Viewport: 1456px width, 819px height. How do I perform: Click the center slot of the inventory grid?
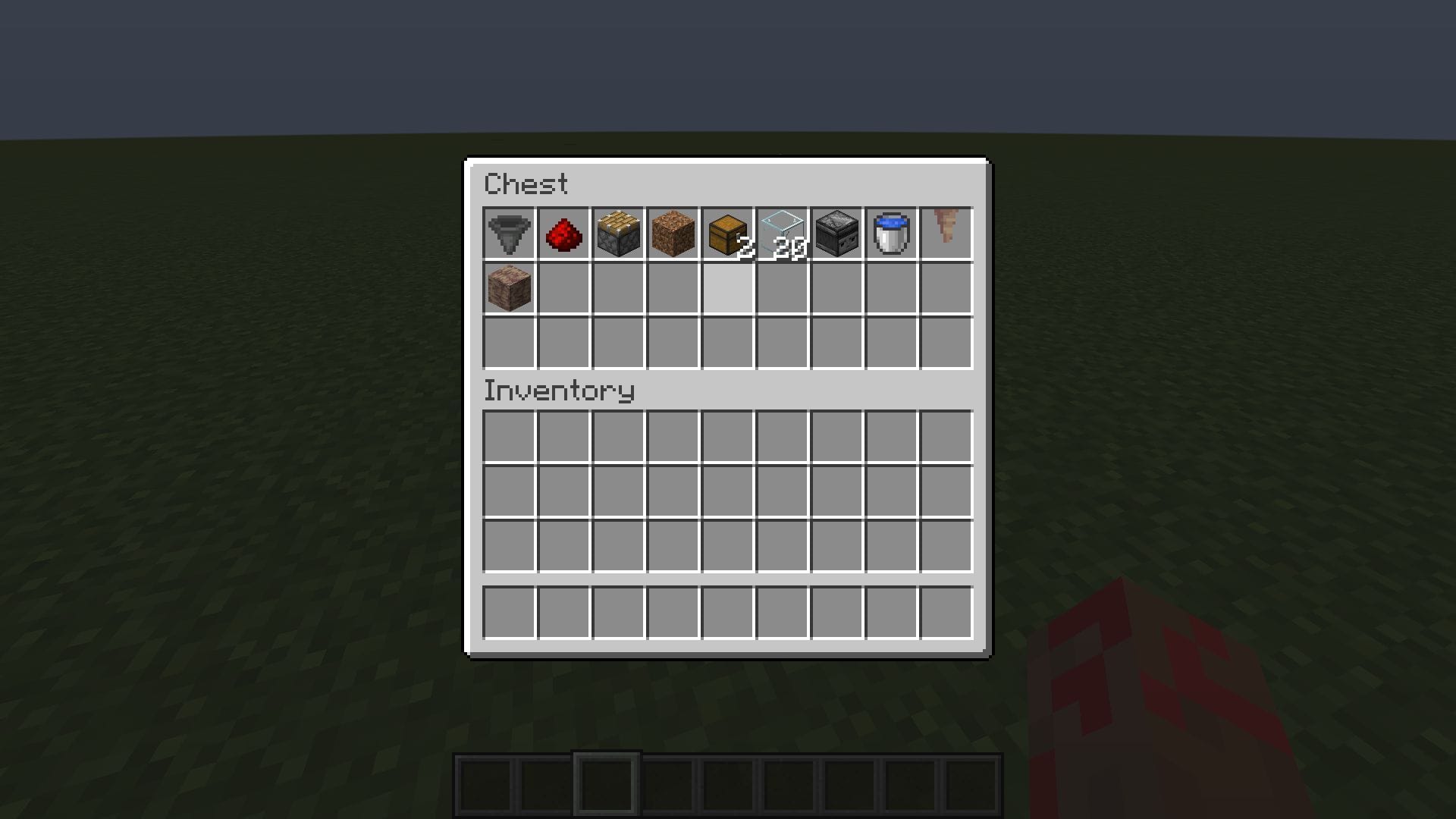tap(726, 489)
